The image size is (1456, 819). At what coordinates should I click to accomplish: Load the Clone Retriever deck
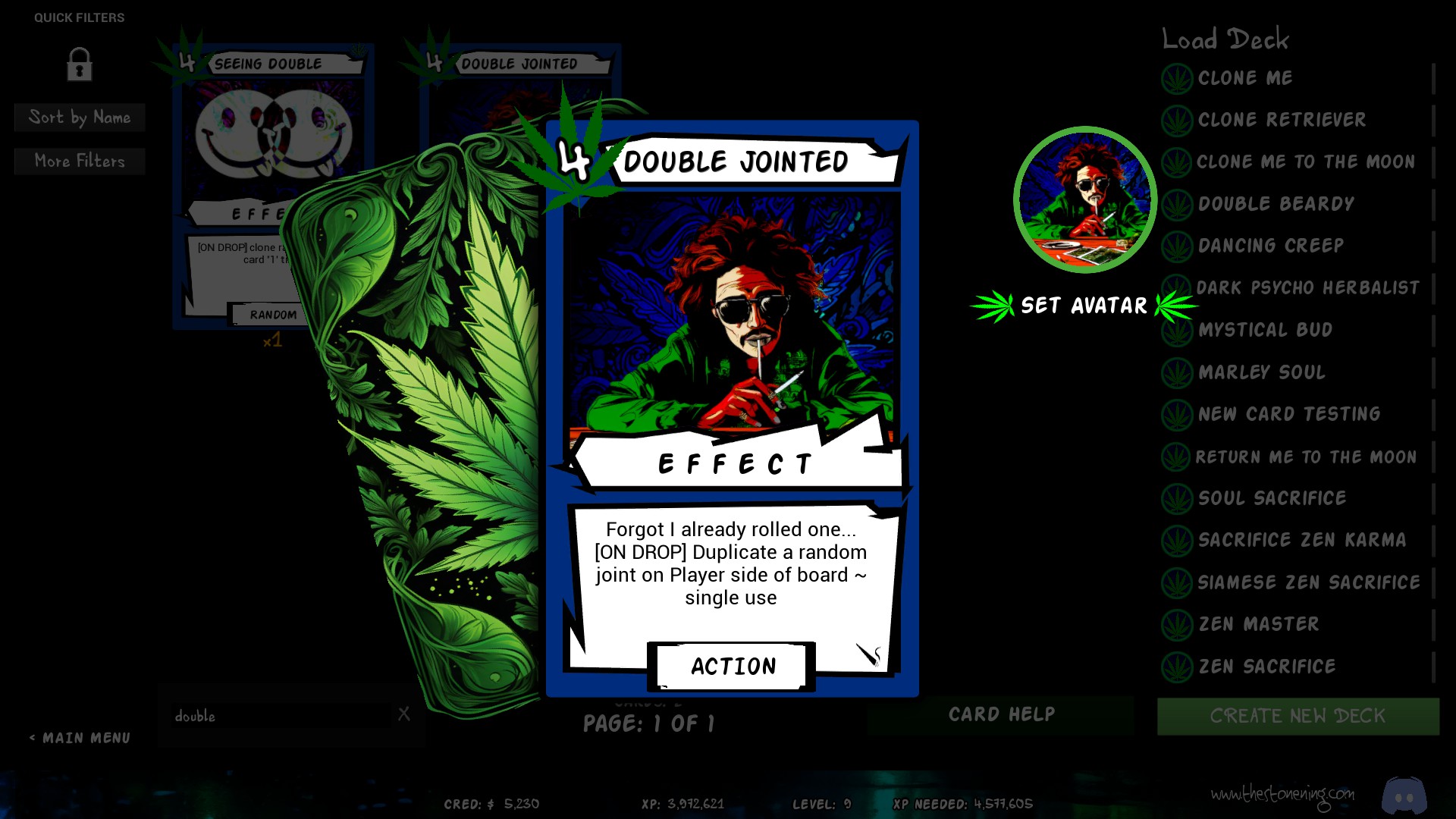1282,120
